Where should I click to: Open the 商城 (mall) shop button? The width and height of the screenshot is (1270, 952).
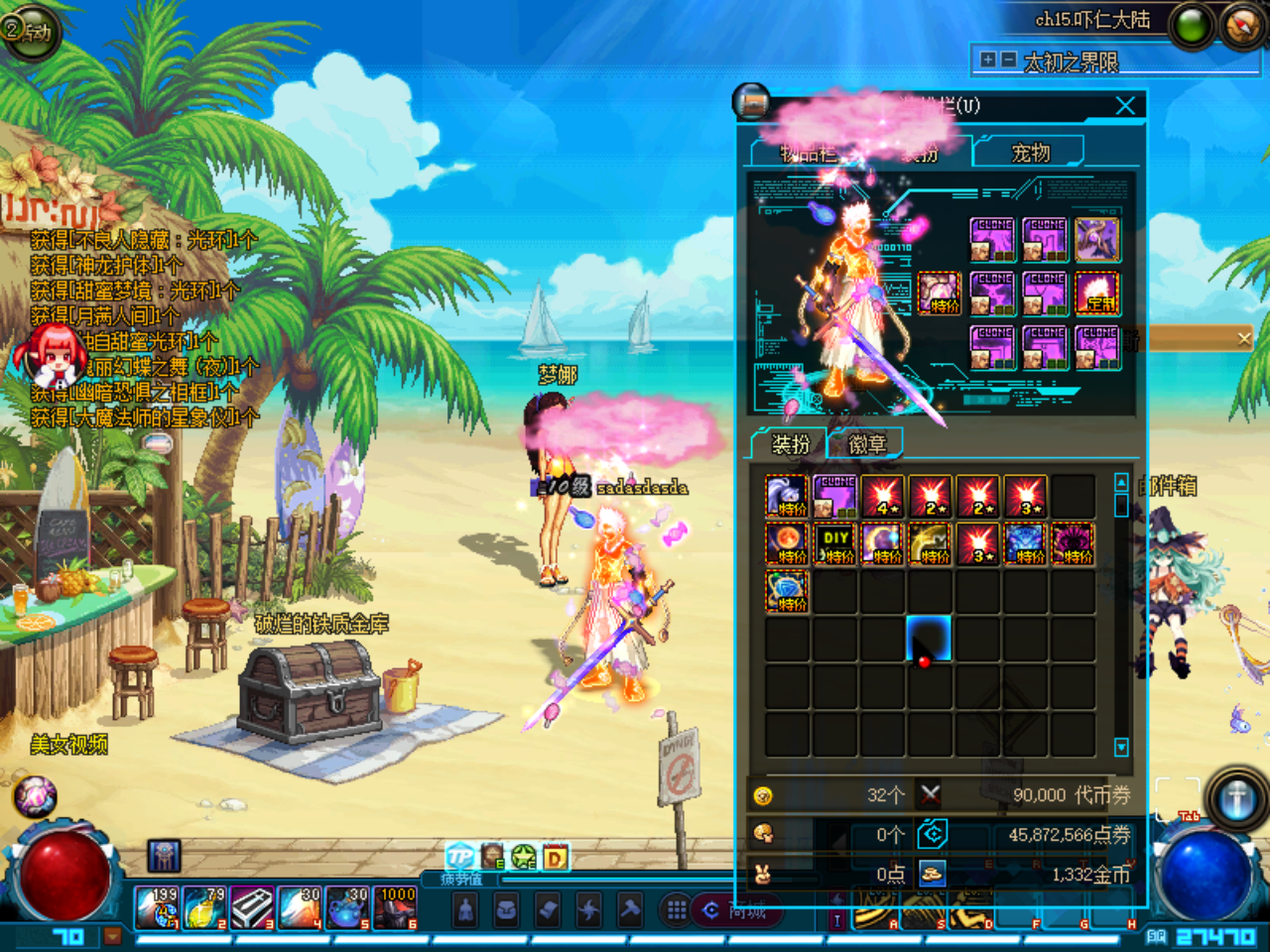click(736, 910)
